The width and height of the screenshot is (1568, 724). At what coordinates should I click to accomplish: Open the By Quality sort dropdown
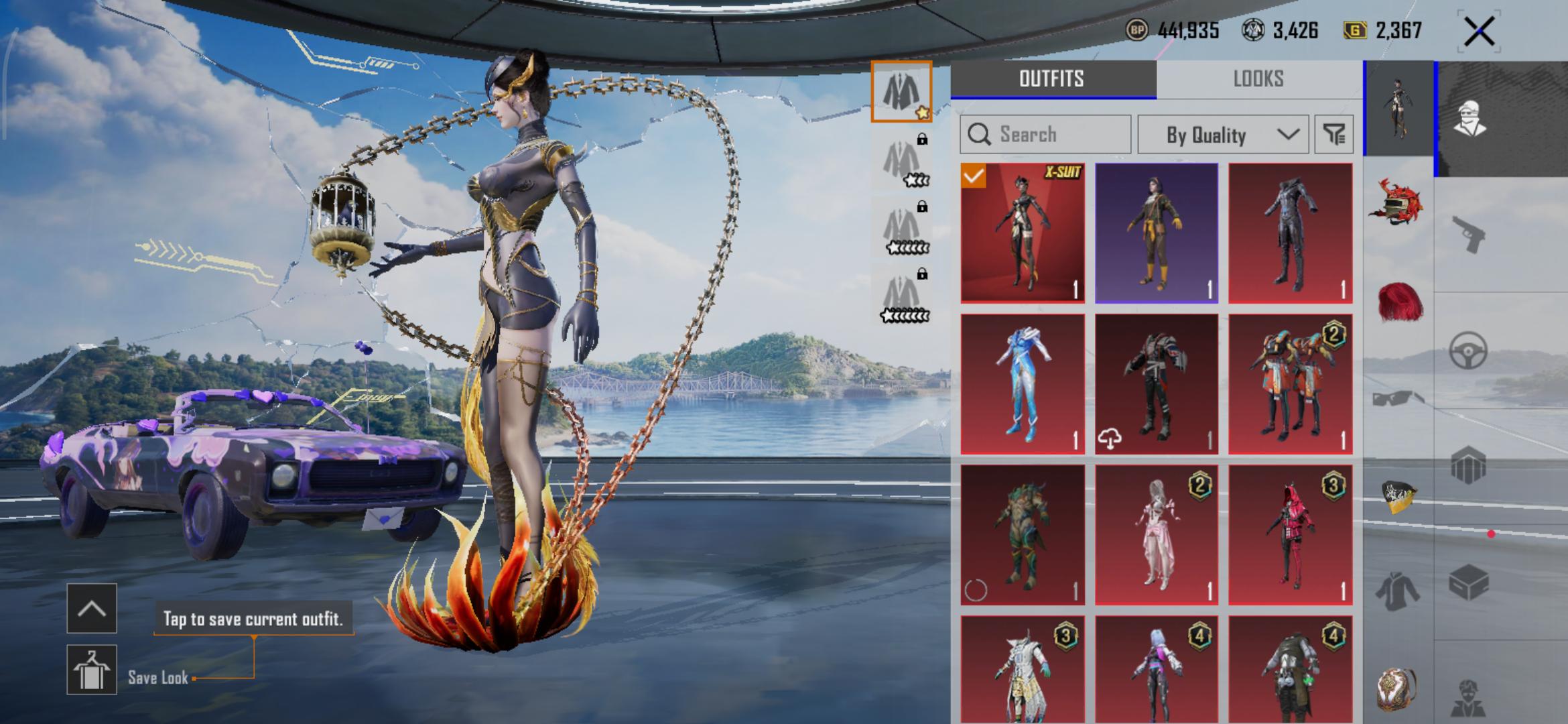[1223, 135]
